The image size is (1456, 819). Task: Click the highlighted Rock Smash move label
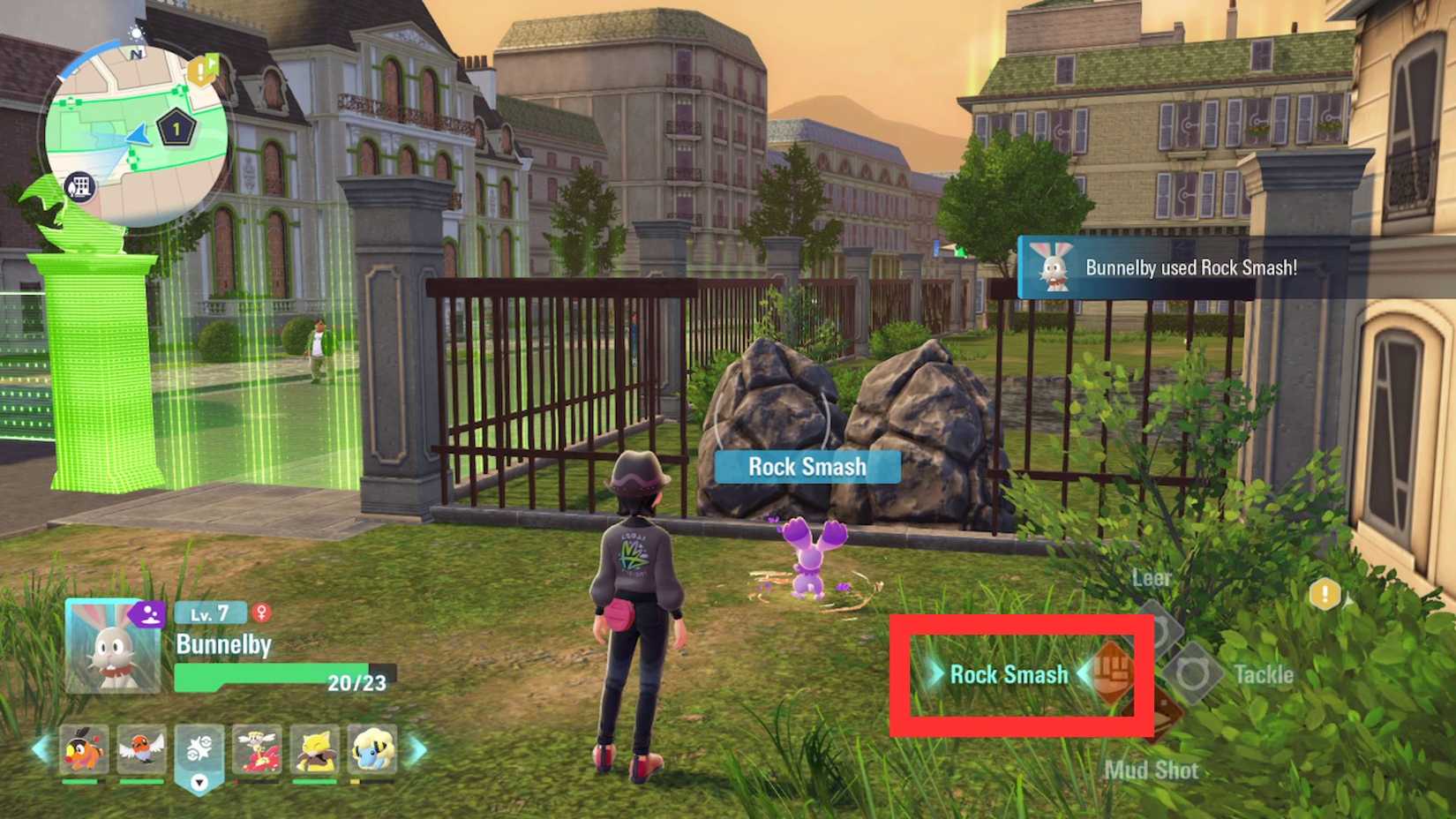1009,674
